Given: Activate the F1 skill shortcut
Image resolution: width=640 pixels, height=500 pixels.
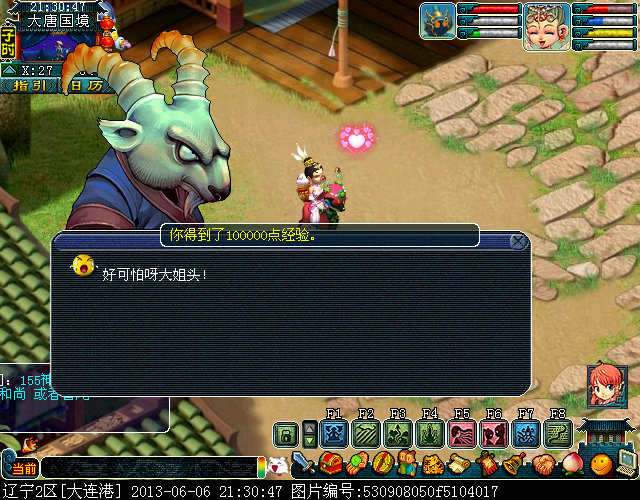Looking at the screenshot, I should tap(335, 434).
